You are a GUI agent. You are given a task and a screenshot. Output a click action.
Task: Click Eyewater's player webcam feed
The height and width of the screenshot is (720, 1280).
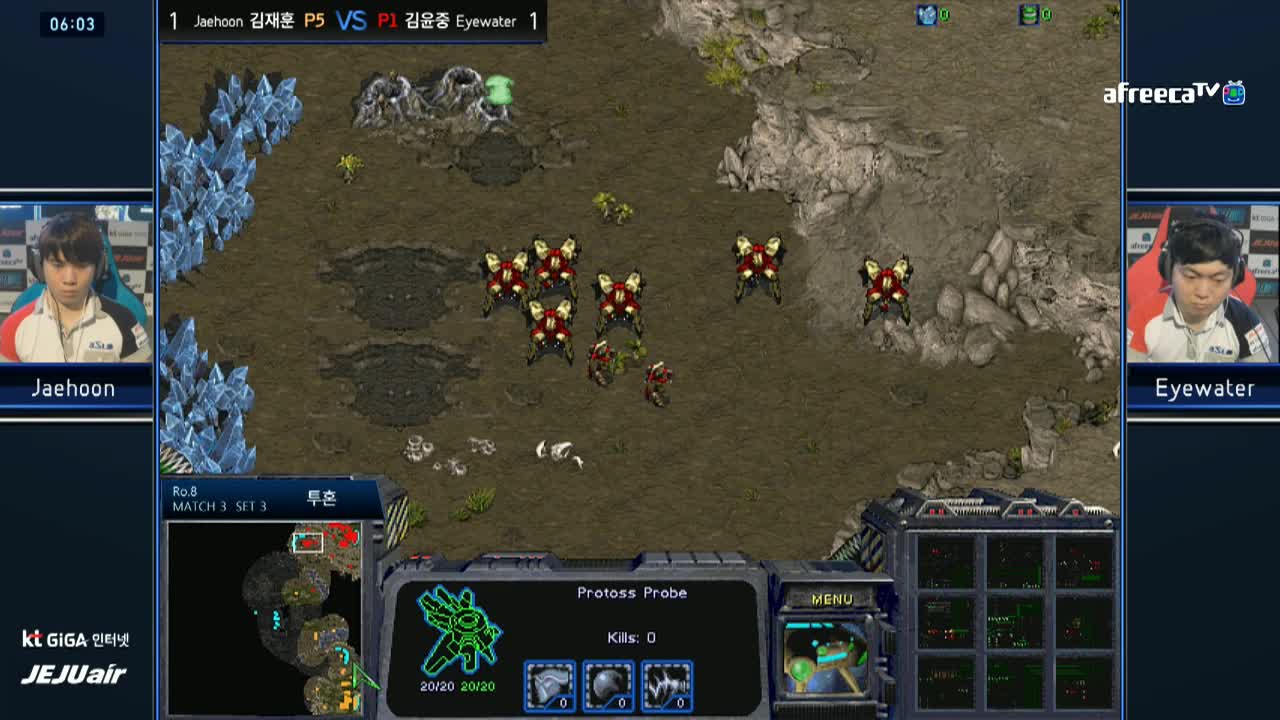pyautogui.click(x=1203, y=283)
